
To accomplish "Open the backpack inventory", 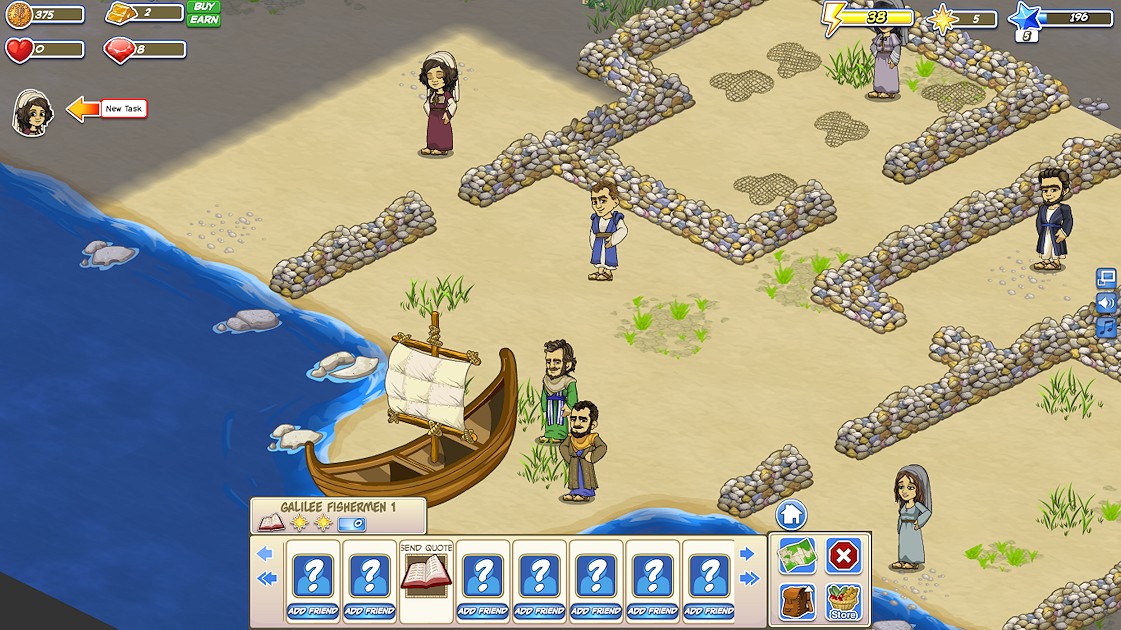I will coord(797,601).
